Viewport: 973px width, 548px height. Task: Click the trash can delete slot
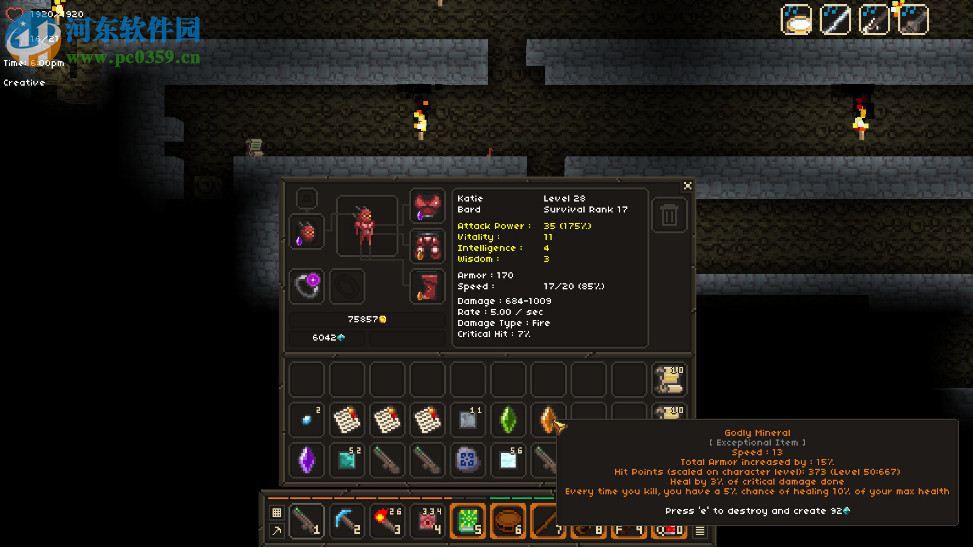coord(670,215)
